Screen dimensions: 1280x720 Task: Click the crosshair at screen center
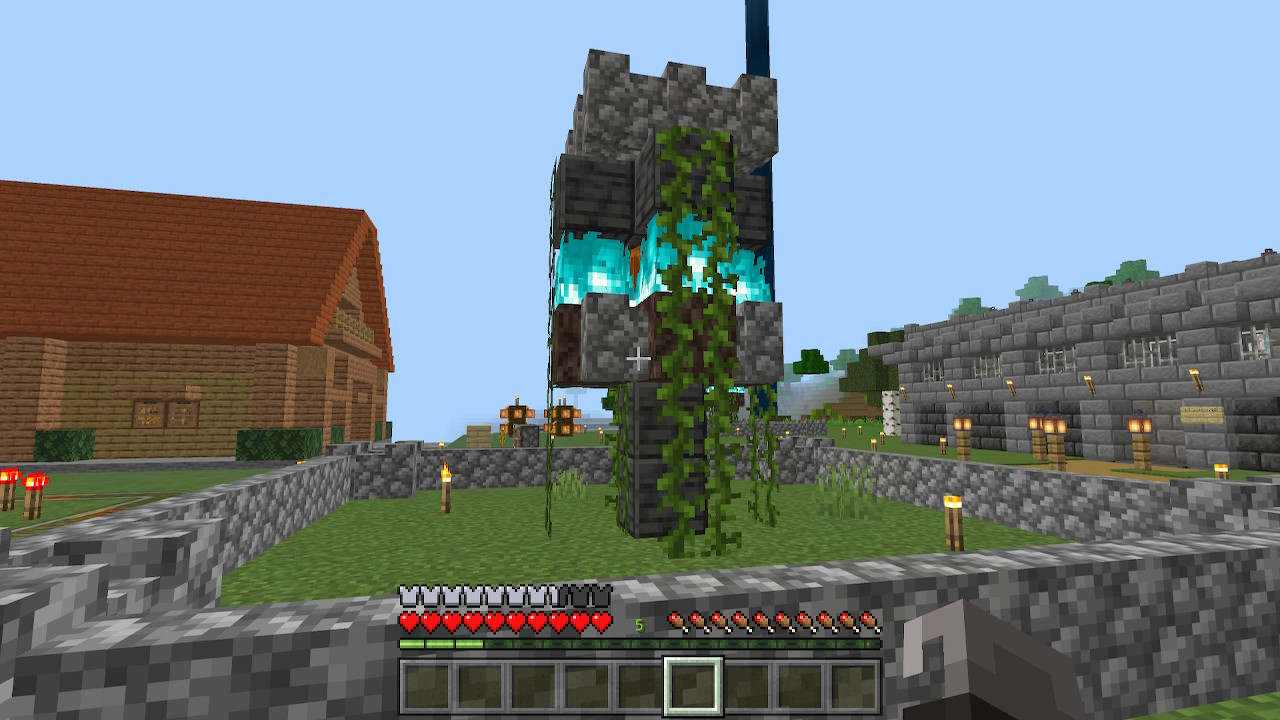tap(640, 360)
